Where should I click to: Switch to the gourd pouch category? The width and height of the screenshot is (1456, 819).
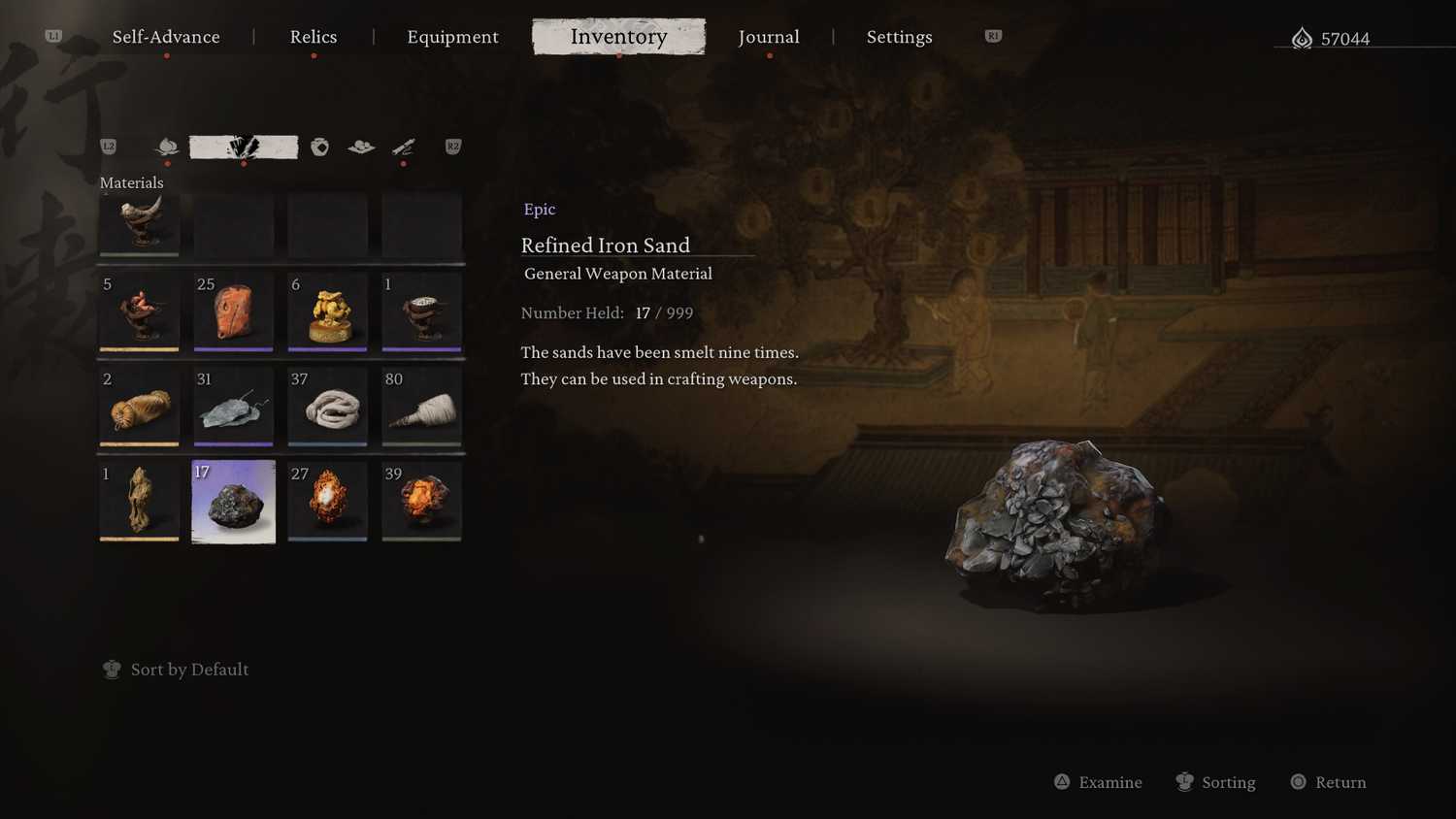pyautogui.click(x=319, y=147)
